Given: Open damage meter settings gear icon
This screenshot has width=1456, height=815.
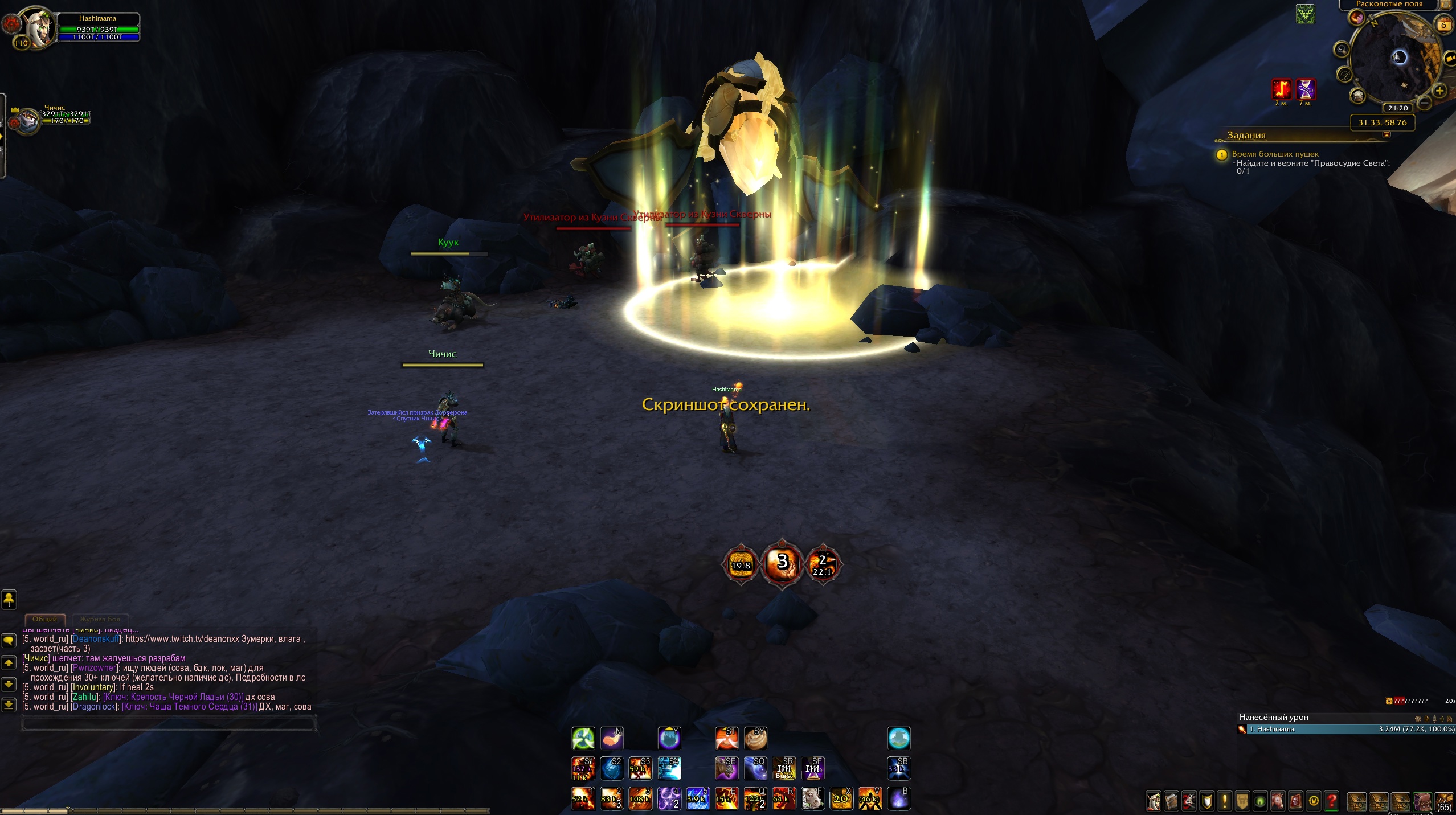Looking at the screenshot, I should point(1418,719).
